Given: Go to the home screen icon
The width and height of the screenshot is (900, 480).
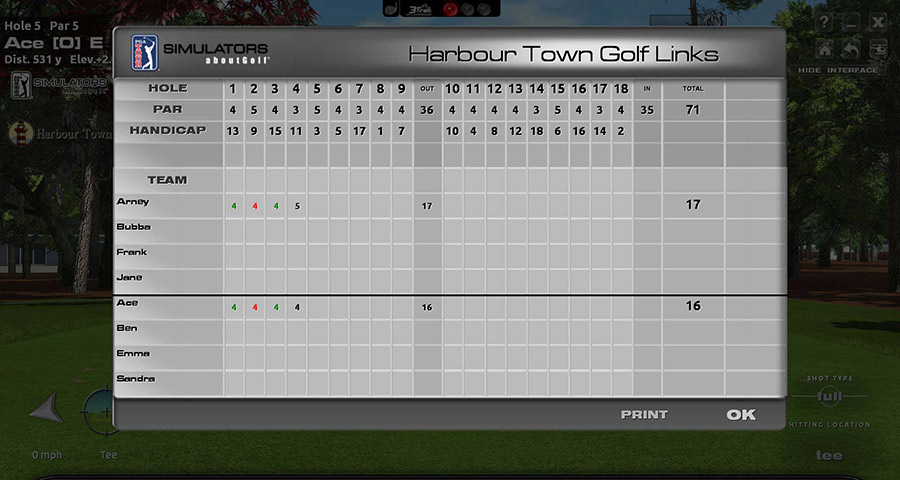Looking at the screenshot, I should pyautogui.click(x=825, y=49).
